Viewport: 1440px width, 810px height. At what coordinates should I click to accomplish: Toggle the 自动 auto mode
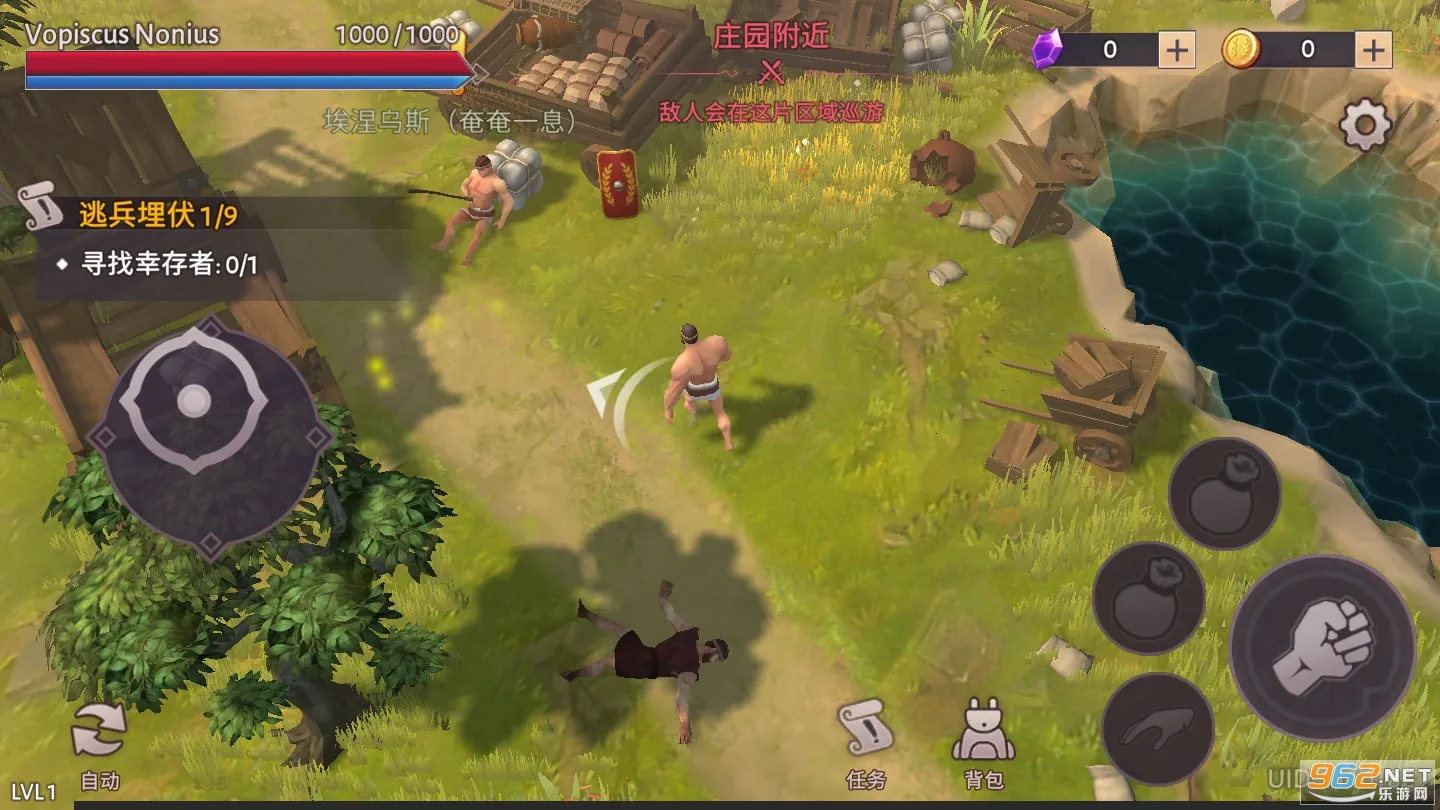pos(99,744)
